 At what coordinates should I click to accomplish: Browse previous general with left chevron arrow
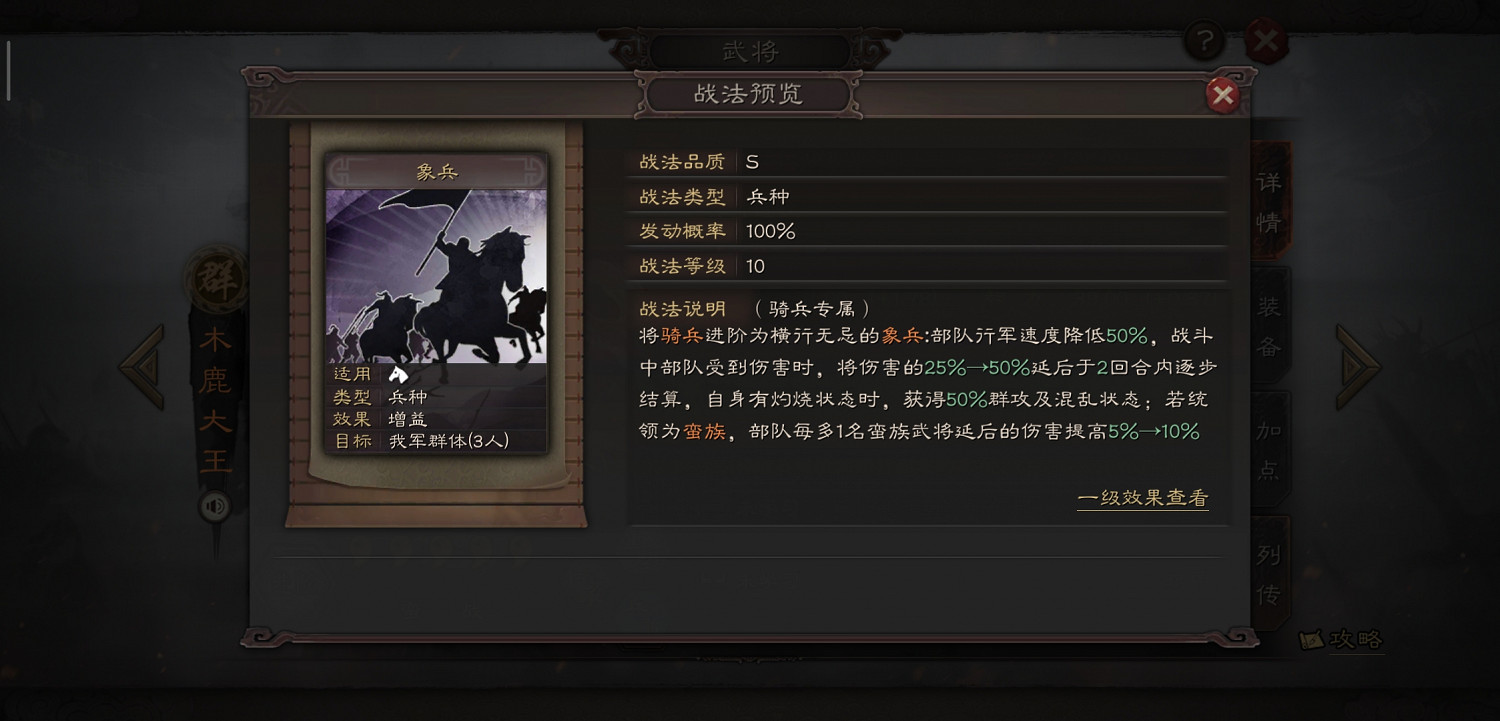coord(140,365)
